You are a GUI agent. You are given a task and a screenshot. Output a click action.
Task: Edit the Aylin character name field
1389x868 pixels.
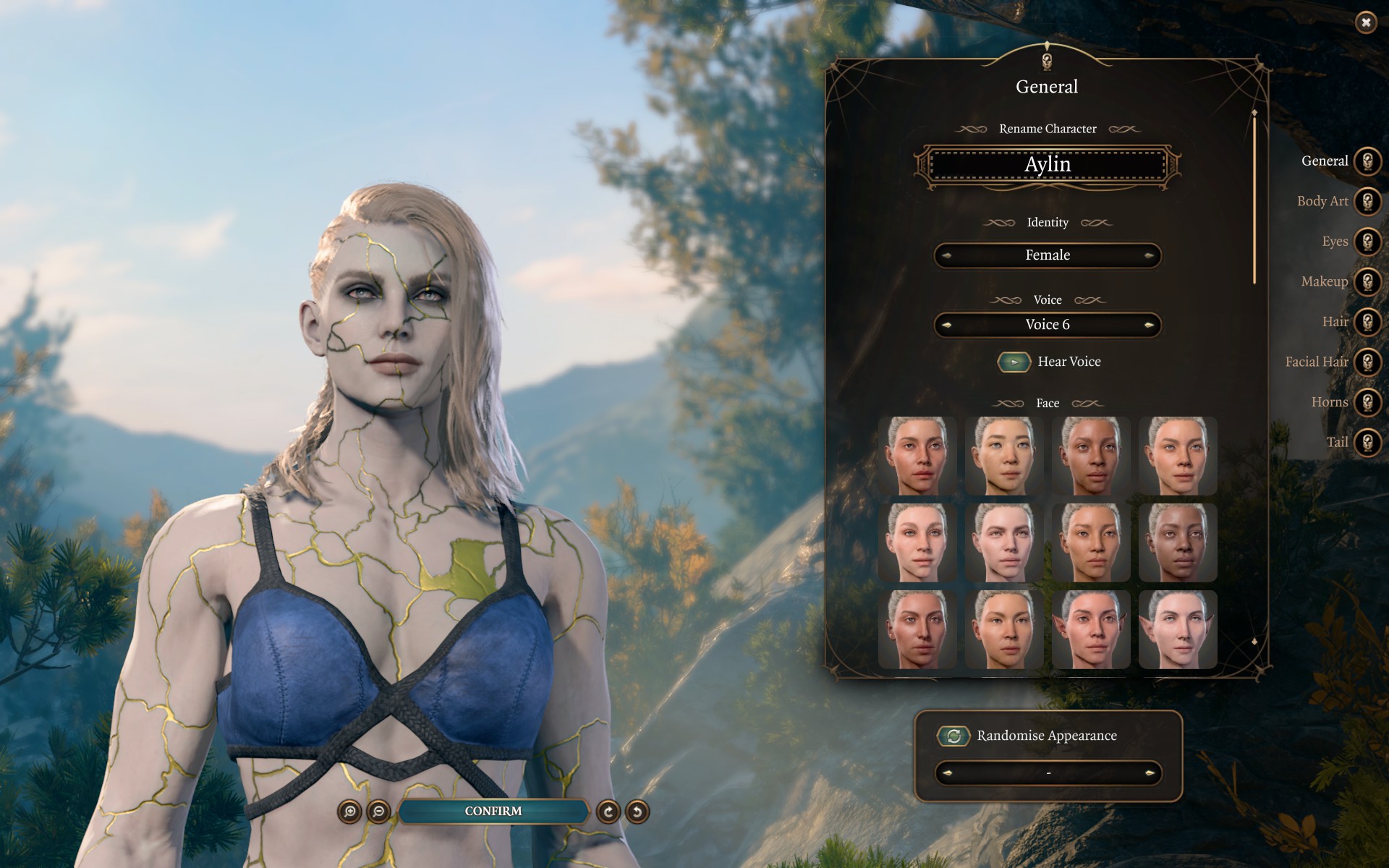(1047, 165)
